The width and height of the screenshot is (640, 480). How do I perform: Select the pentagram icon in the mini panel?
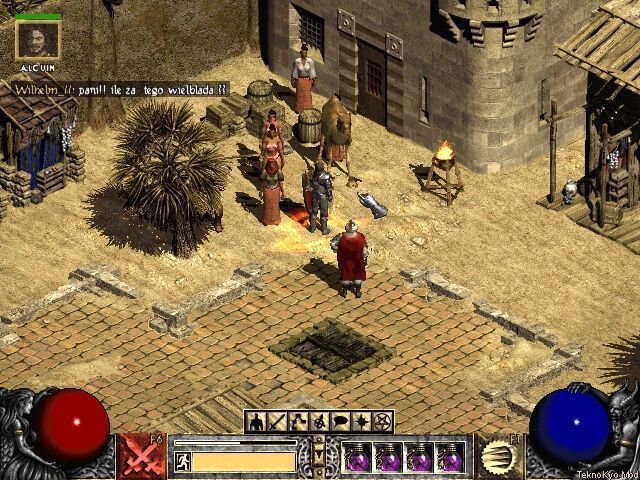coord(383,422)
